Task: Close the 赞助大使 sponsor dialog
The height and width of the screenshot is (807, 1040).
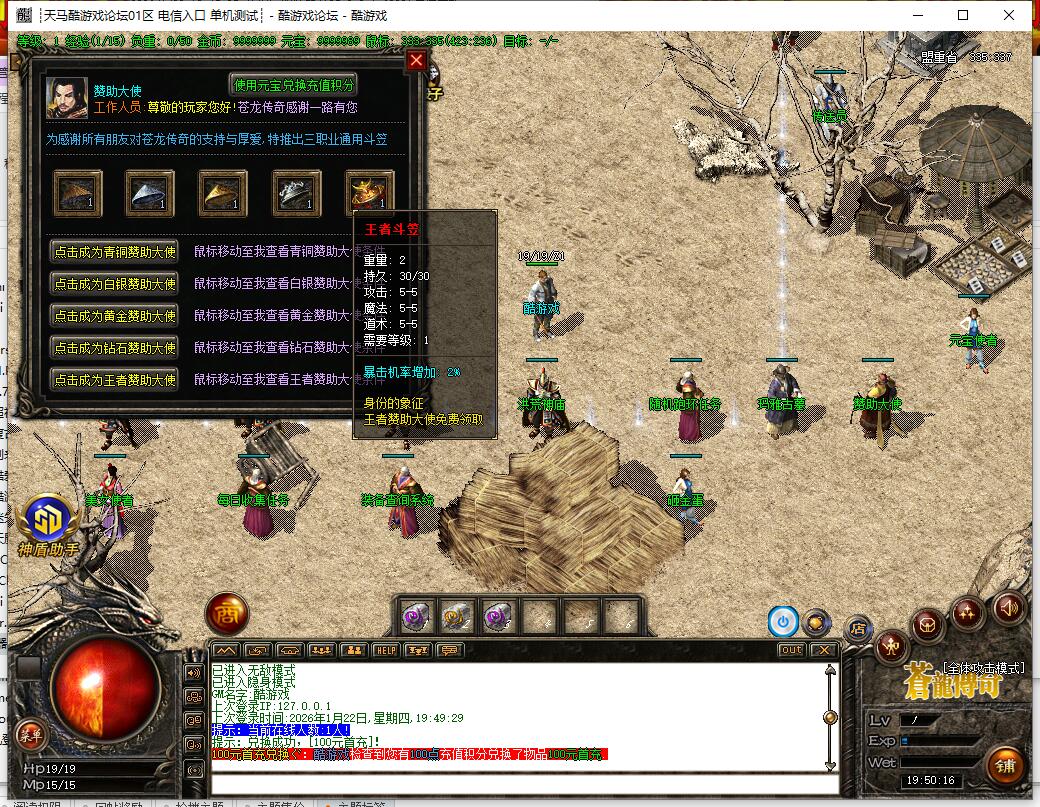Action: click(x=417, y=61)
